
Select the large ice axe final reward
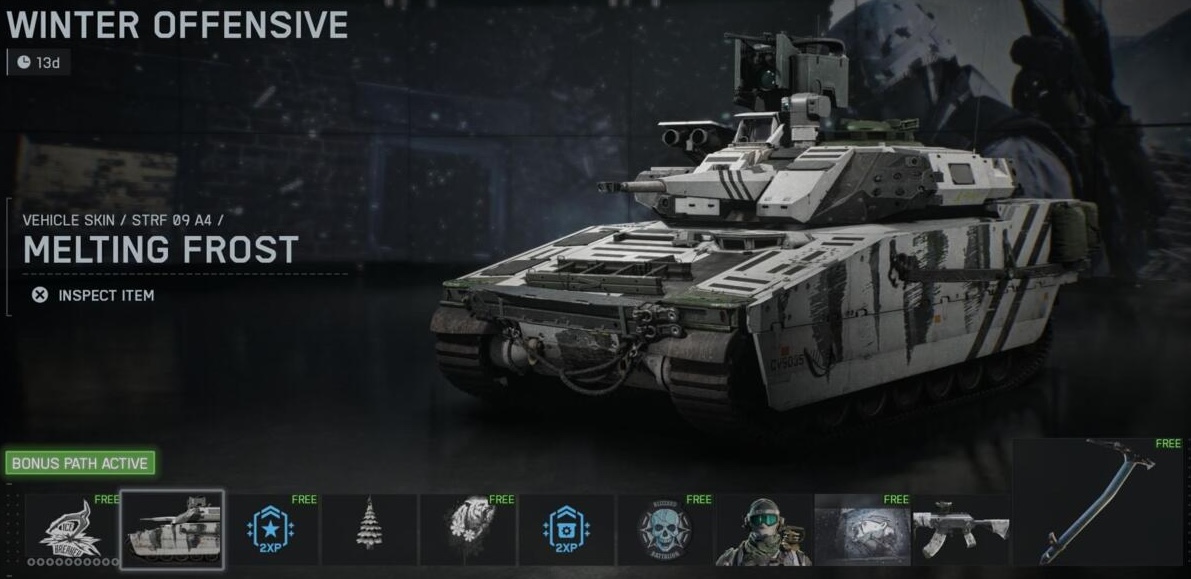point(1098,501)
